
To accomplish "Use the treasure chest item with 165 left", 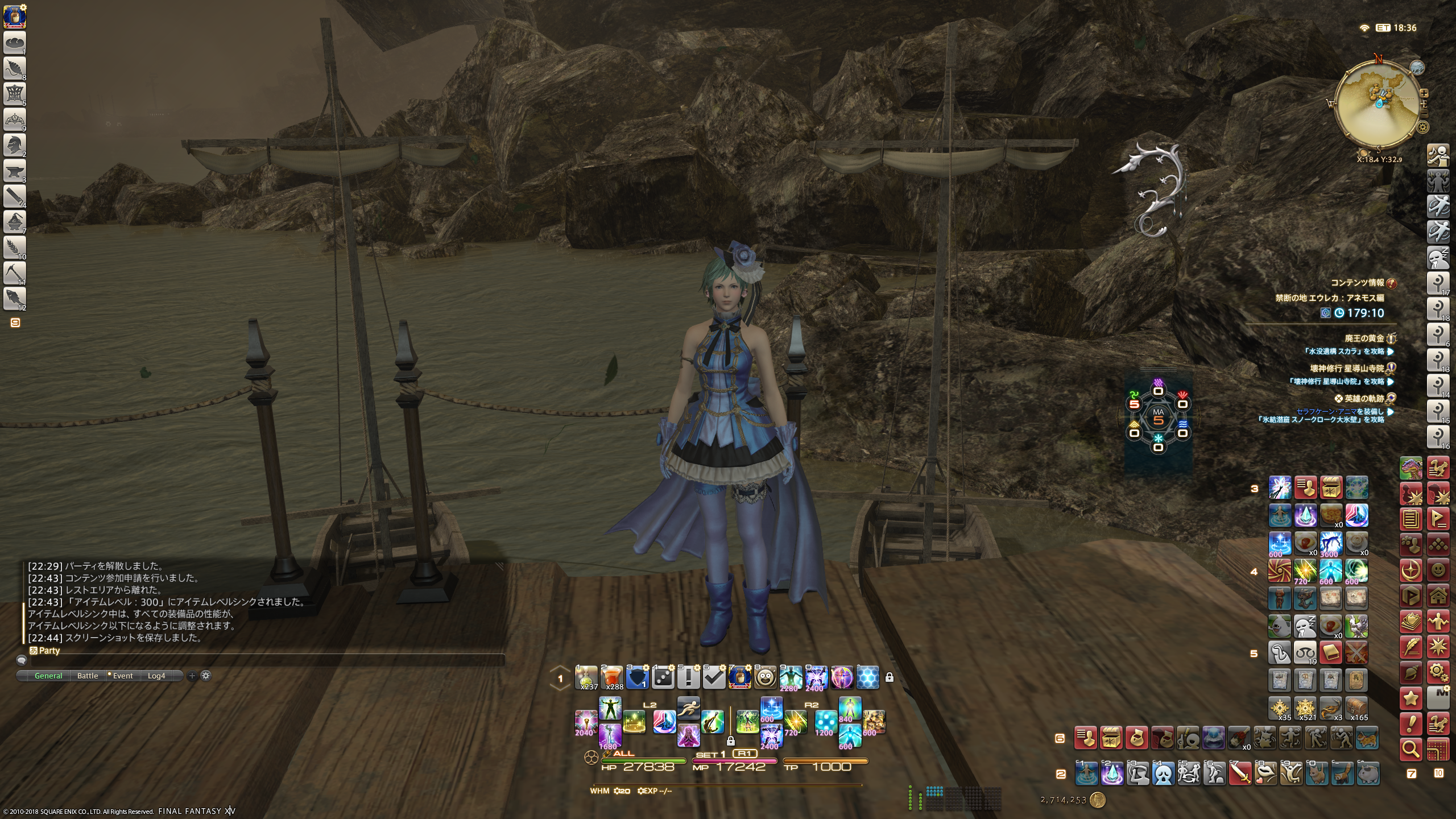I will 1356,708.
